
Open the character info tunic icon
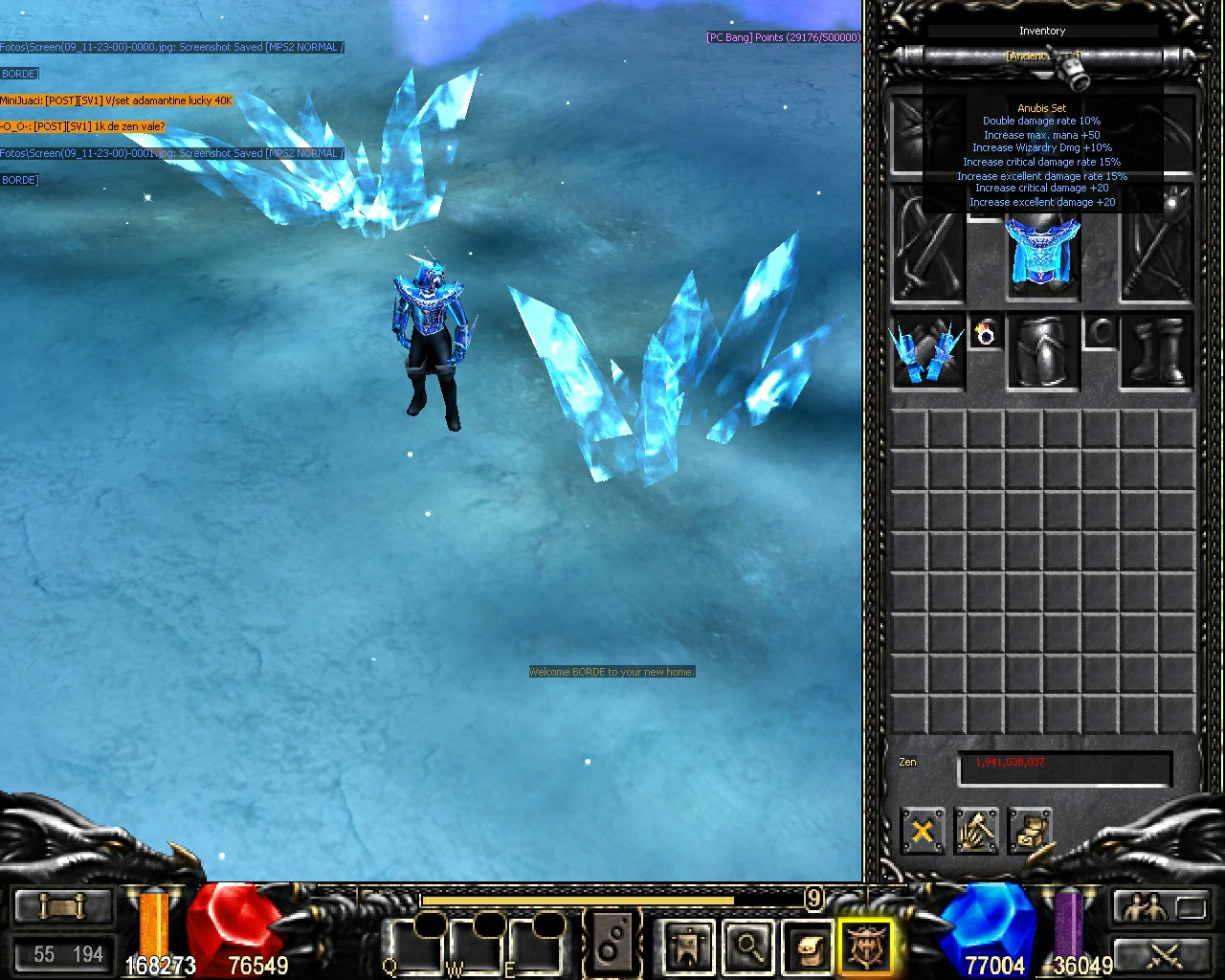click(x=687, y=943)
